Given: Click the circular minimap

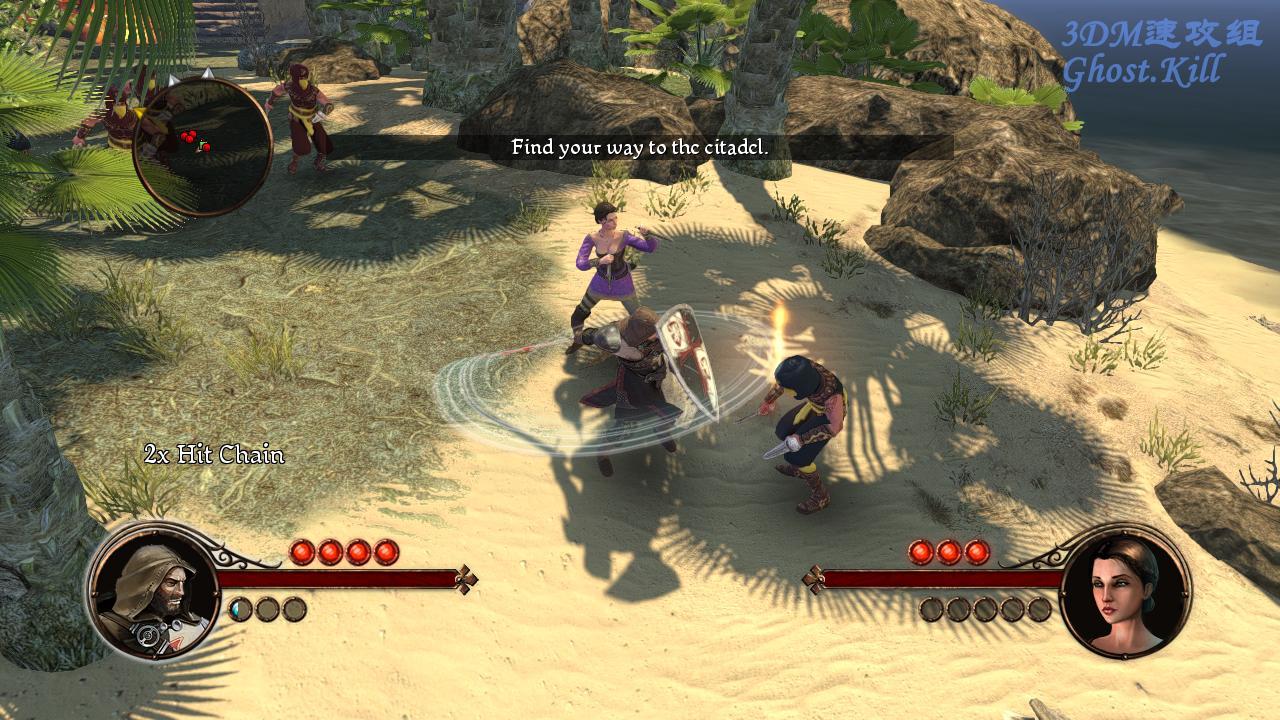Looking at the screenshot, I should coord(202,146).
